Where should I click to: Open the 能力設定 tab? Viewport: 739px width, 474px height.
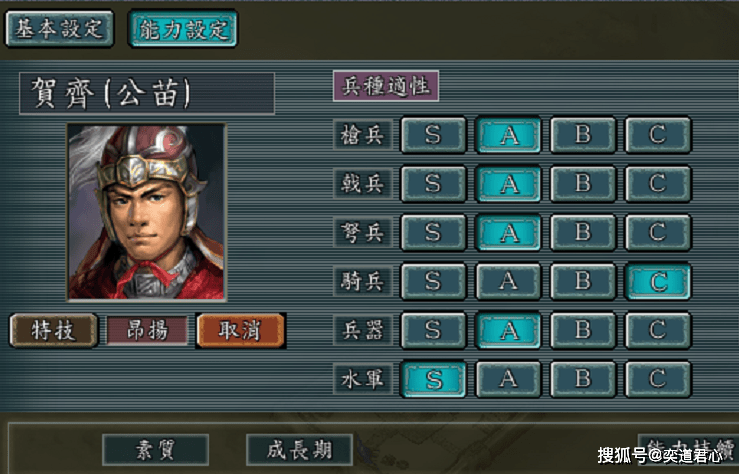pyautogui.click(x=183, y=28)
